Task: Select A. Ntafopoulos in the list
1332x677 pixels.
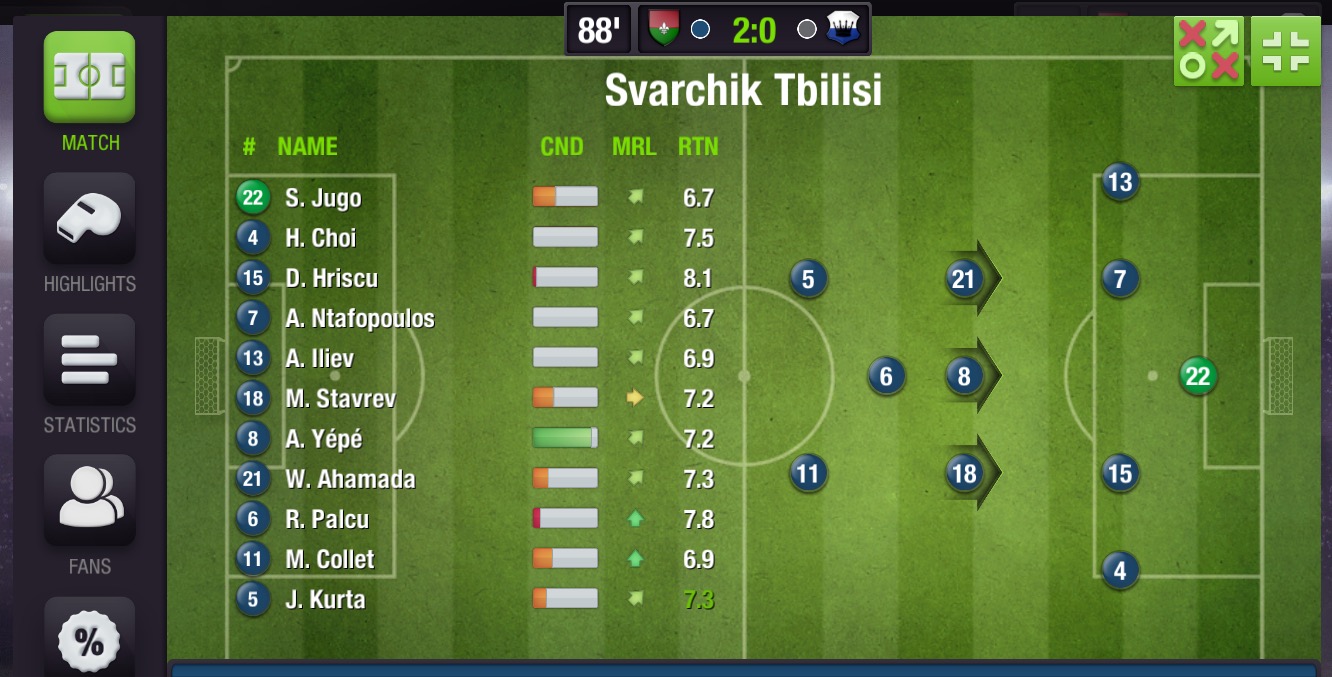Action: point(359,319)
